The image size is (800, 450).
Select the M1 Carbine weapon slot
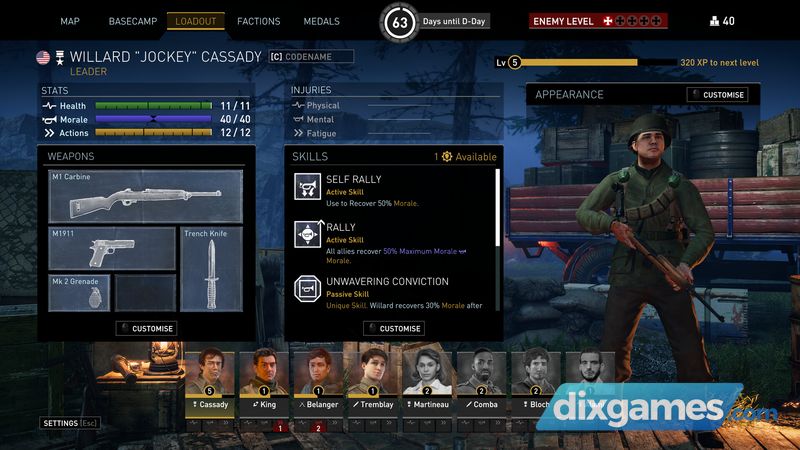(x=146, y=196)
